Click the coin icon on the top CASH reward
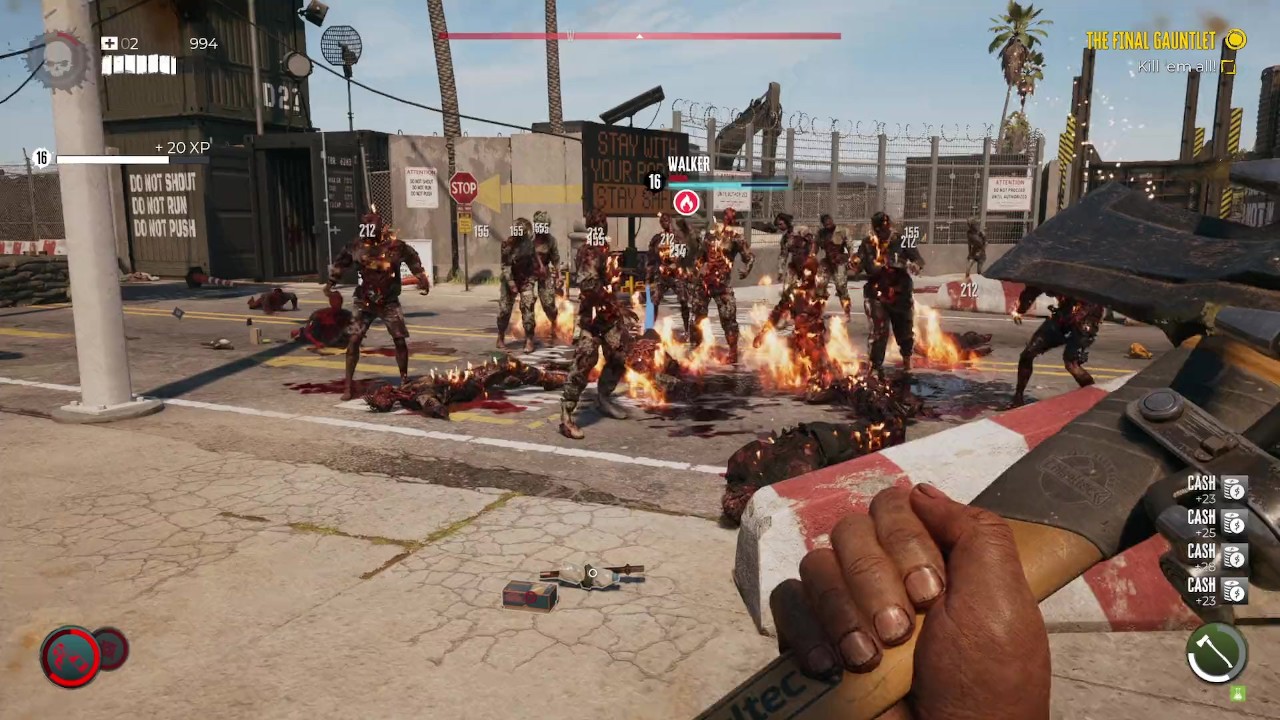This screenshot has height=720, width=1280. [x=1234, y=489]
